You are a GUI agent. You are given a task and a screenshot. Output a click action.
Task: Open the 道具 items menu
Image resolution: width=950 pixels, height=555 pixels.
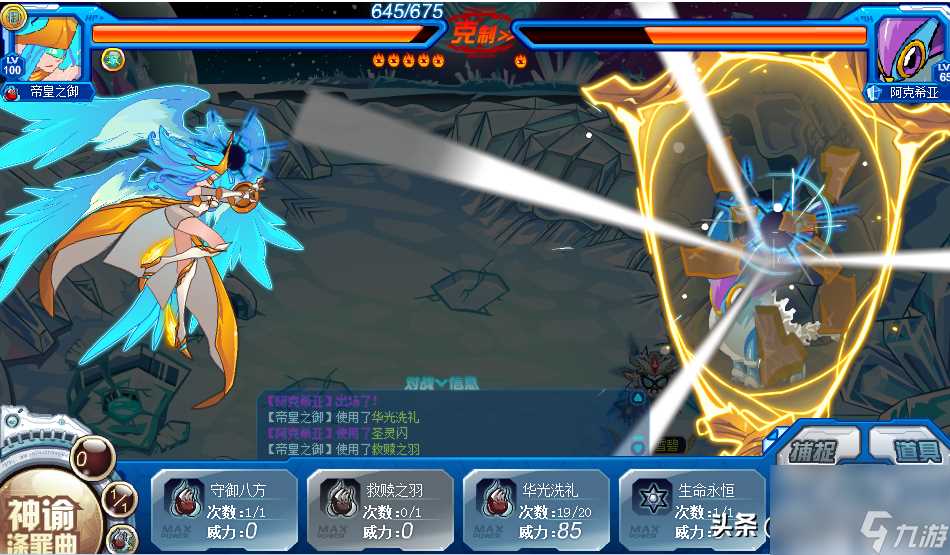click(910, 449)
